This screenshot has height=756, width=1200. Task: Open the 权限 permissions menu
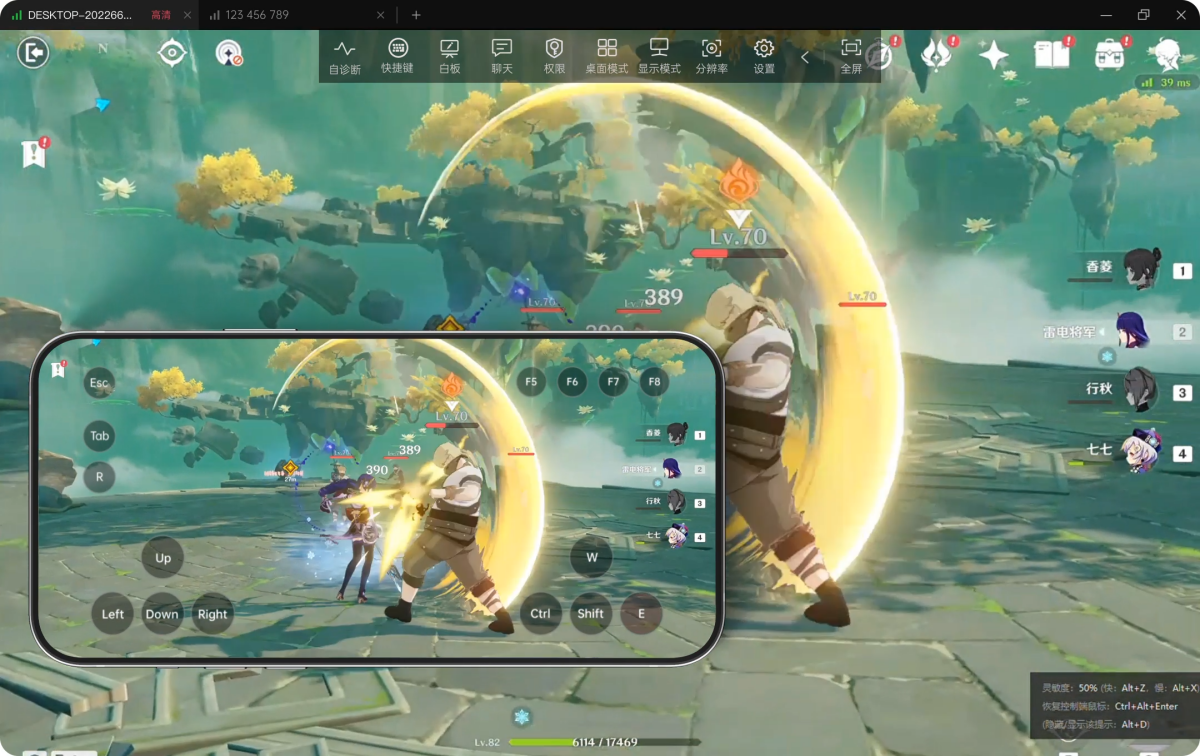pos(554,57)
